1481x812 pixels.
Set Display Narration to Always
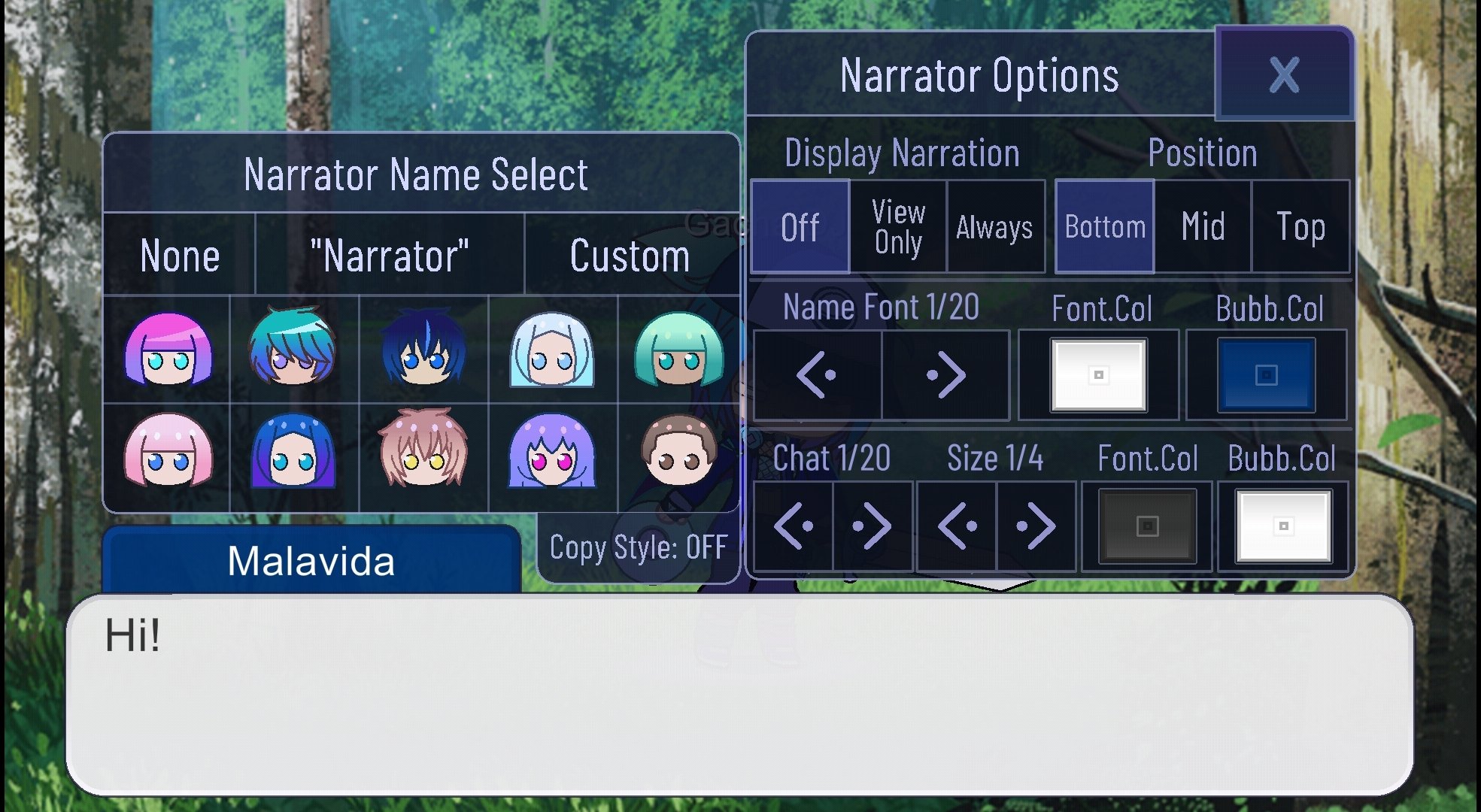[994, 226]
